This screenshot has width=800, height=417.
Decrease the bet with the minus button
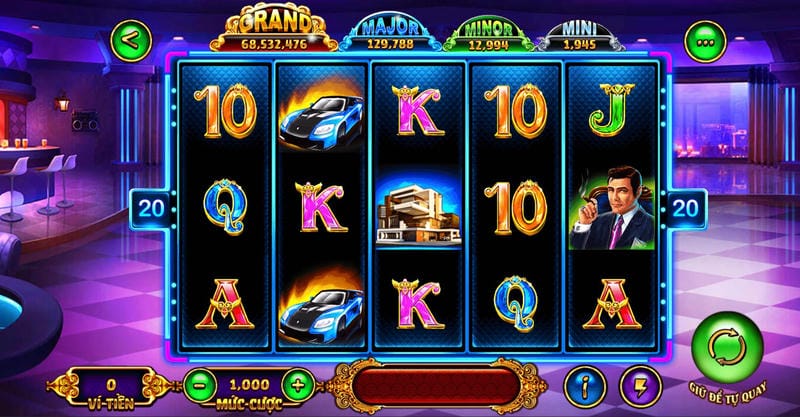200,383
